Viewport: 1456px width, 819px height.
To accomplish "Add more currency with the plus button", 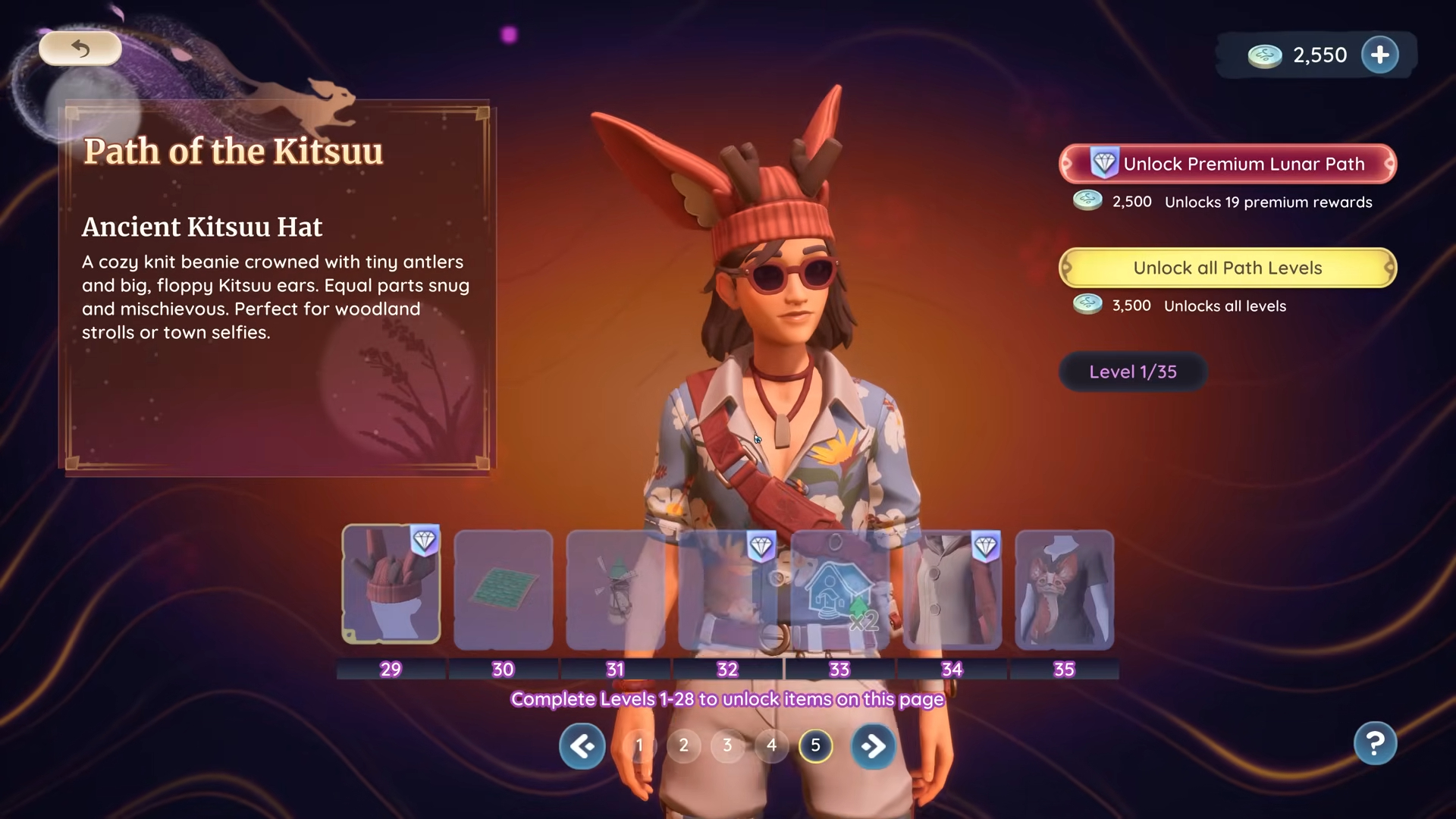I will 1379,55.
